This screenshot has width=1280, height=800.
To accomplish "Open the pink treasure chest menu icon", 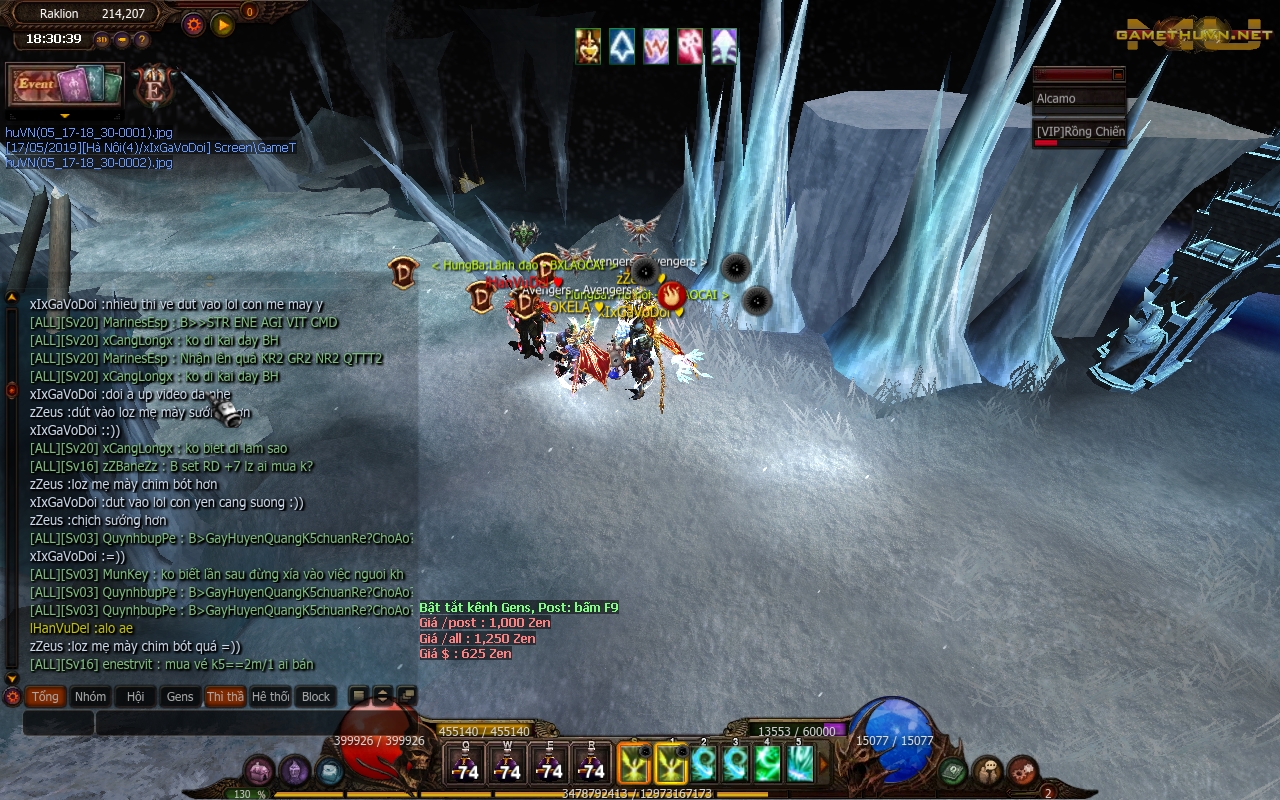I will 259,771.
